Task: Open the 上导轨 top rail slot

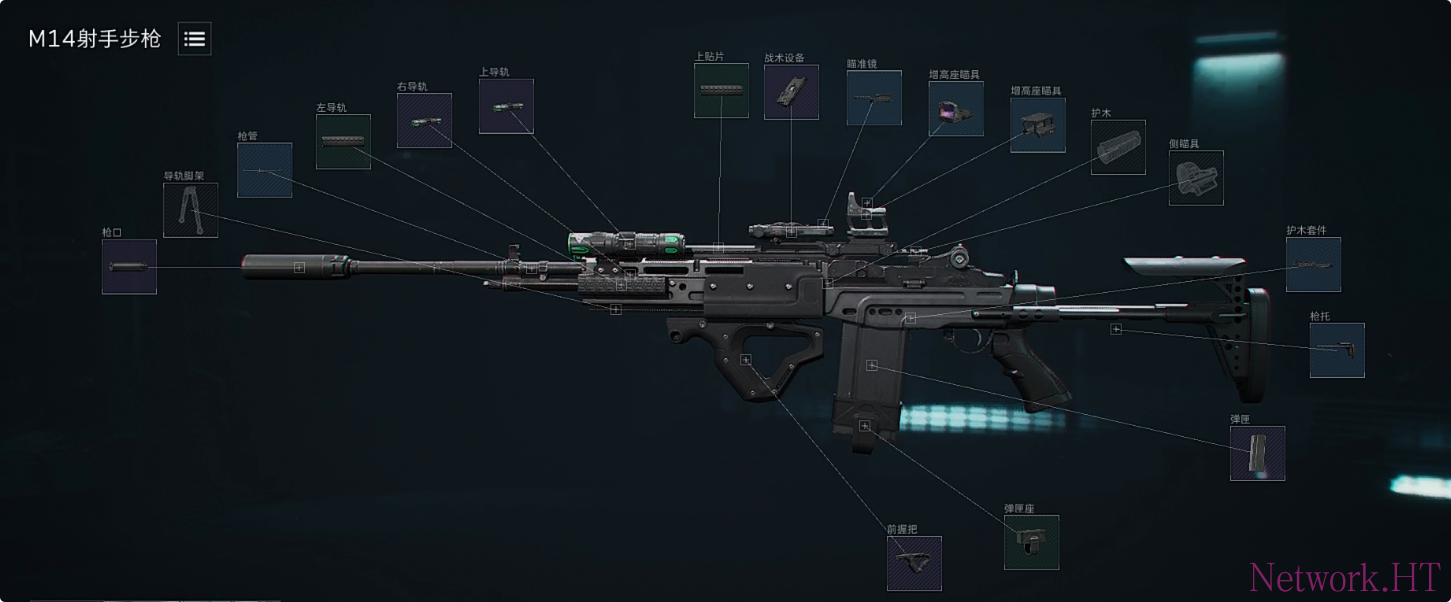Action: click(x=506, y=106)
